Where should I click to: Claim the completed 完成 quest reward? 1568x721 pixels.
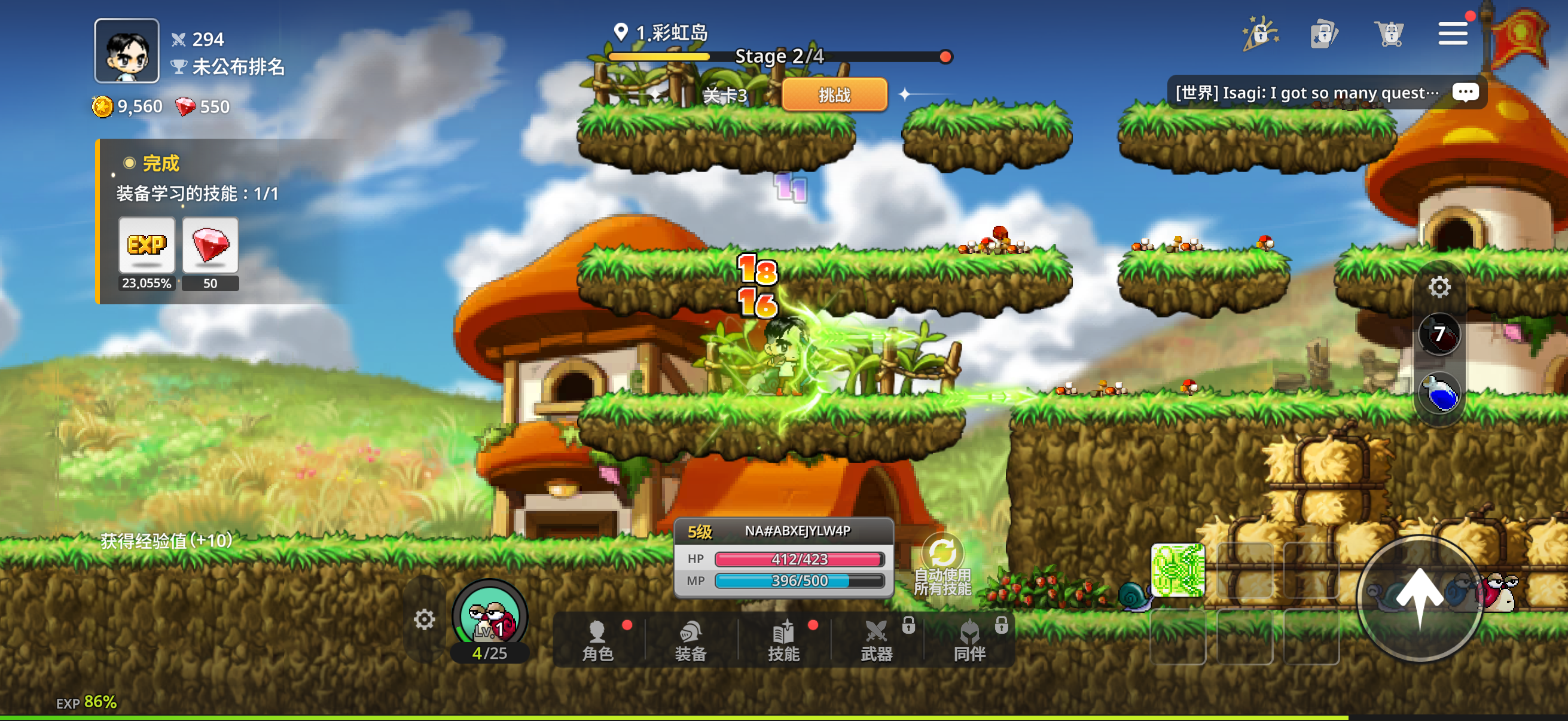coord(161,163)
